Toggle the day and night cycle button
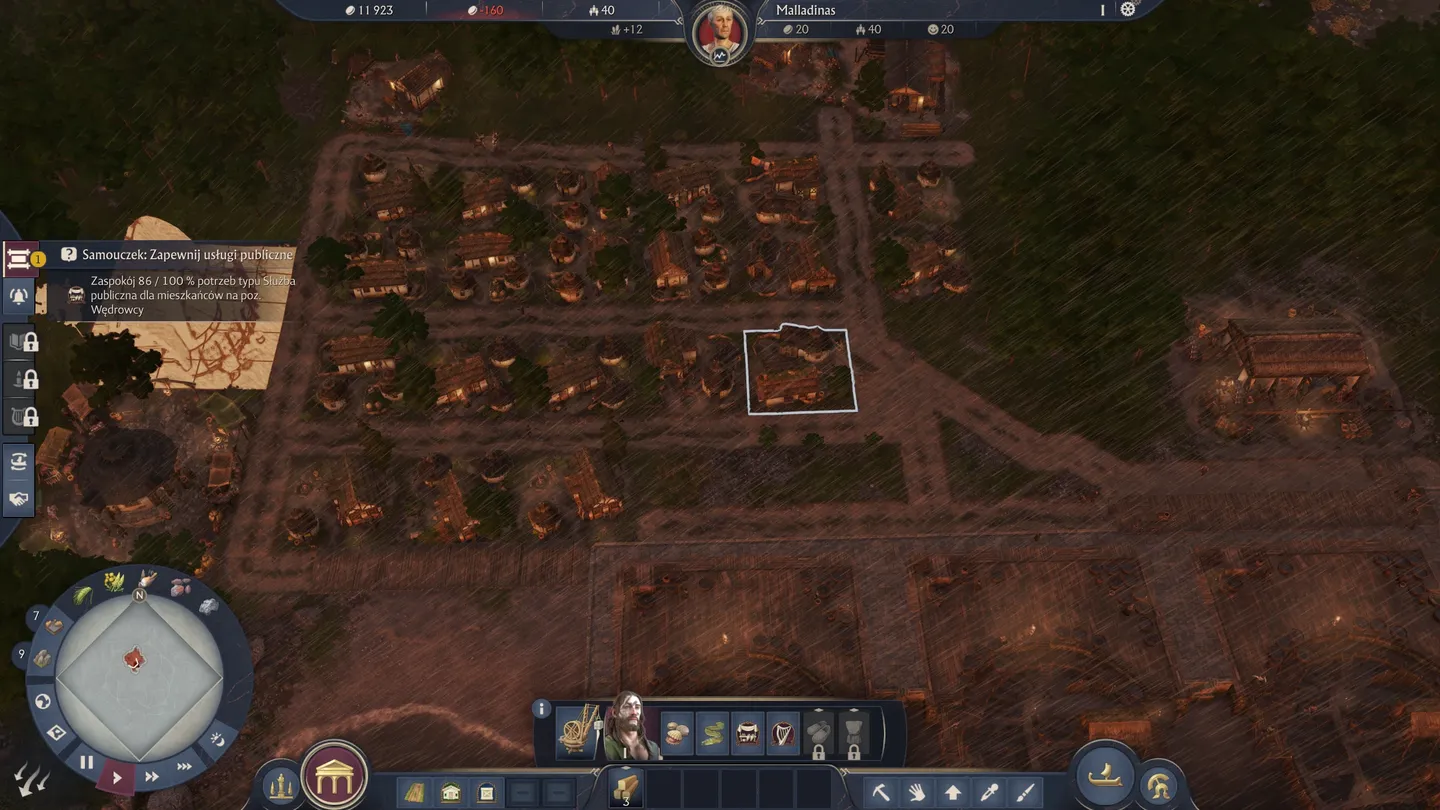Viewport: 1440px width, 810px height. (x=217, y=741)
